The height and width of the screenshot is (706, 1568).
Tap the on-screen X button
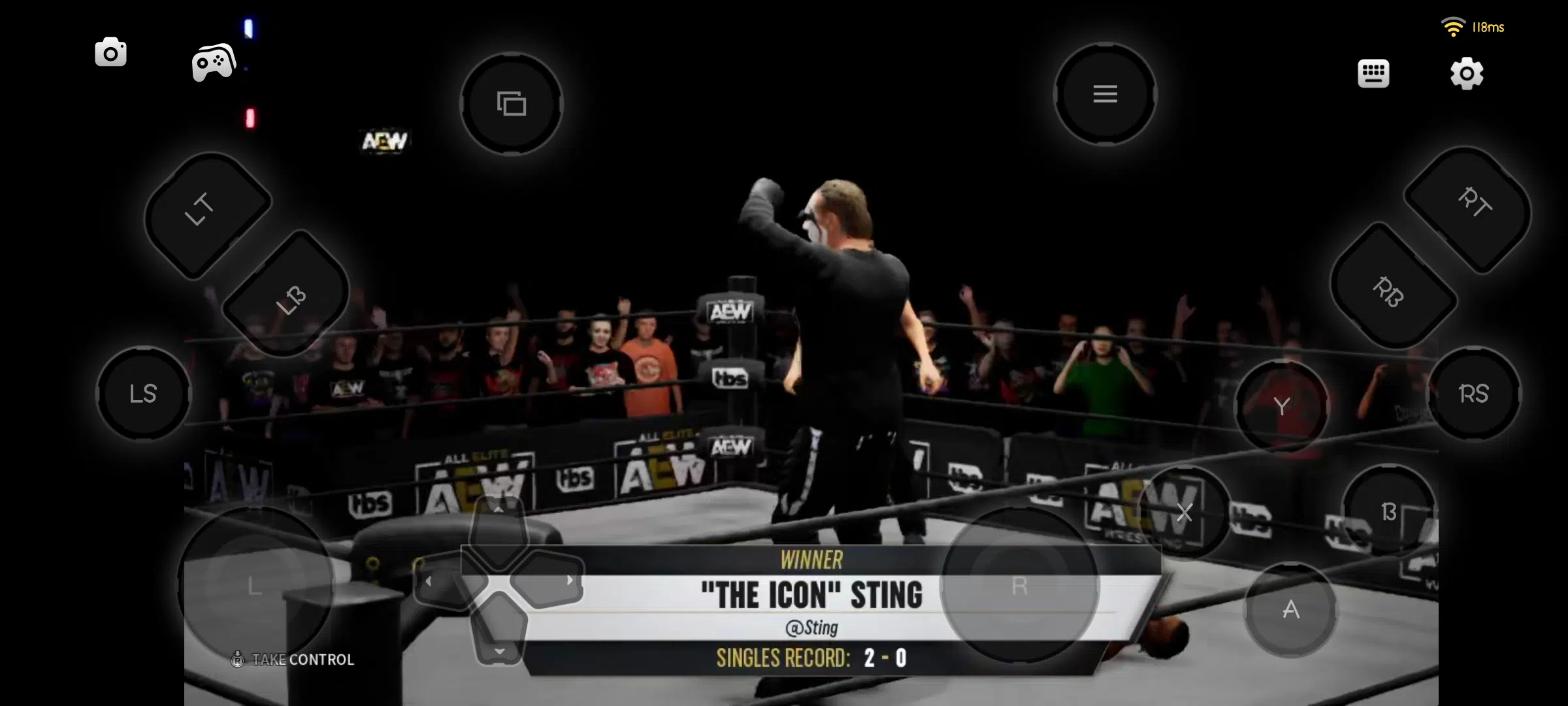coord(1184,513)
